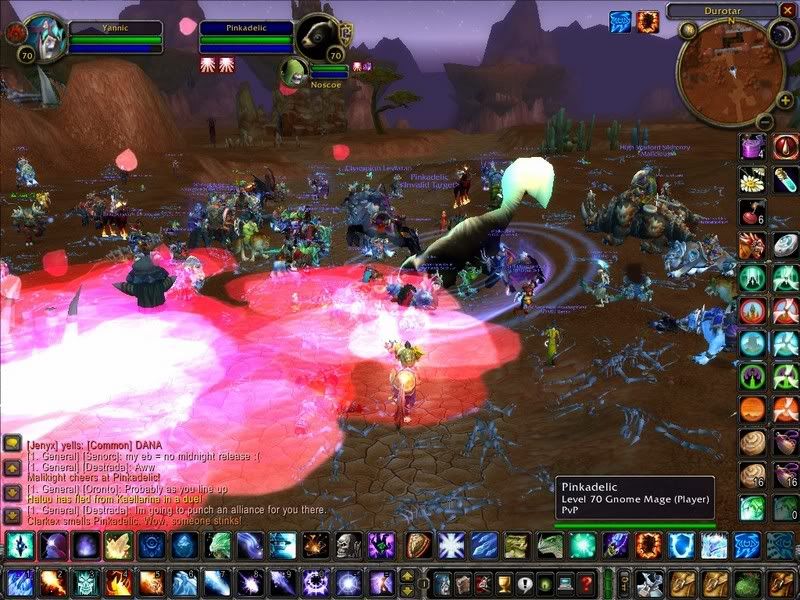Use the white daisy flower item
The width and height of the screenshot is (800, 600).
pyautogui.click(x=752, y=180)
